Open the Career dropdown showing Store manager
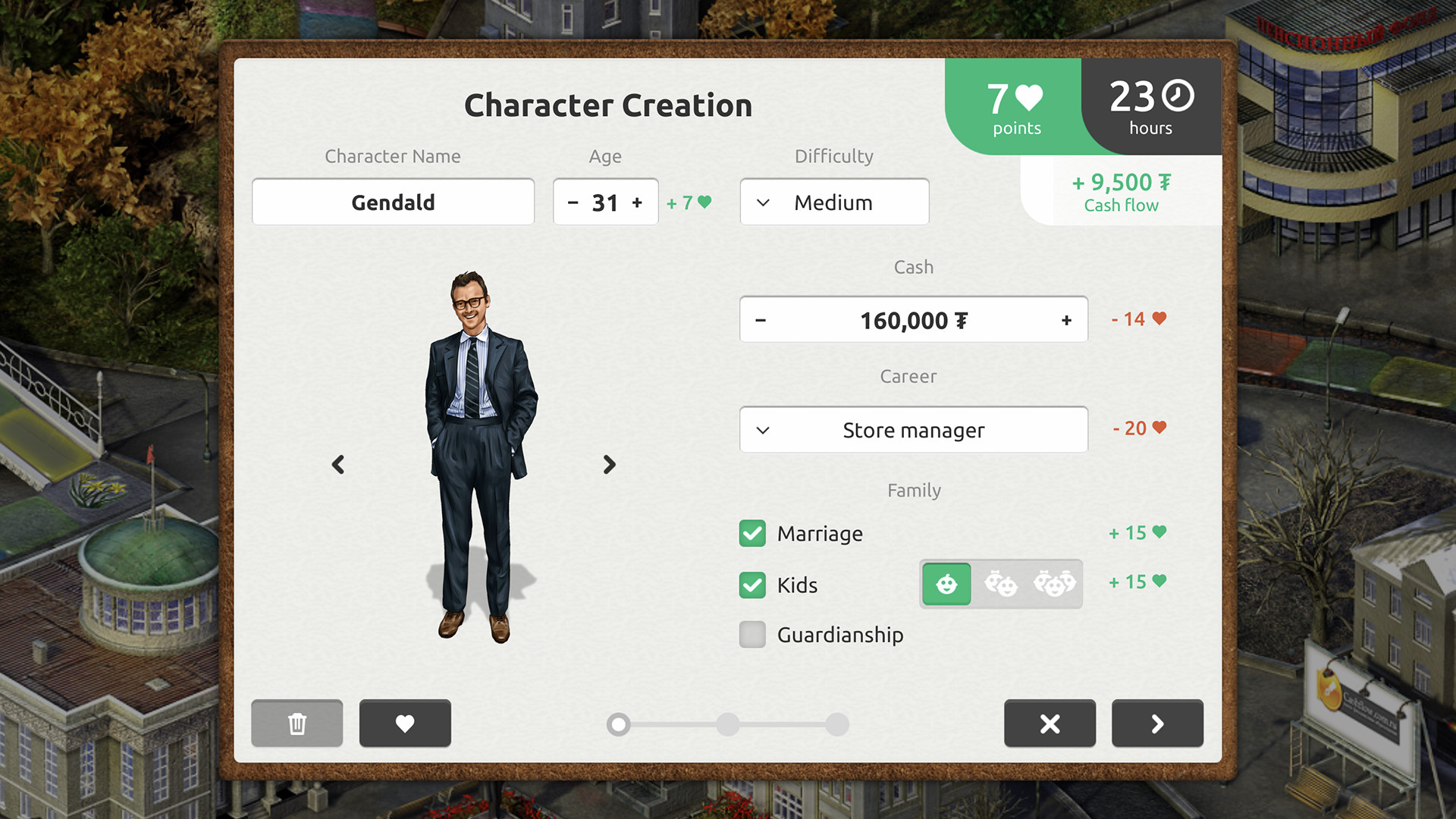1456x819 pixels. (913, 430)
